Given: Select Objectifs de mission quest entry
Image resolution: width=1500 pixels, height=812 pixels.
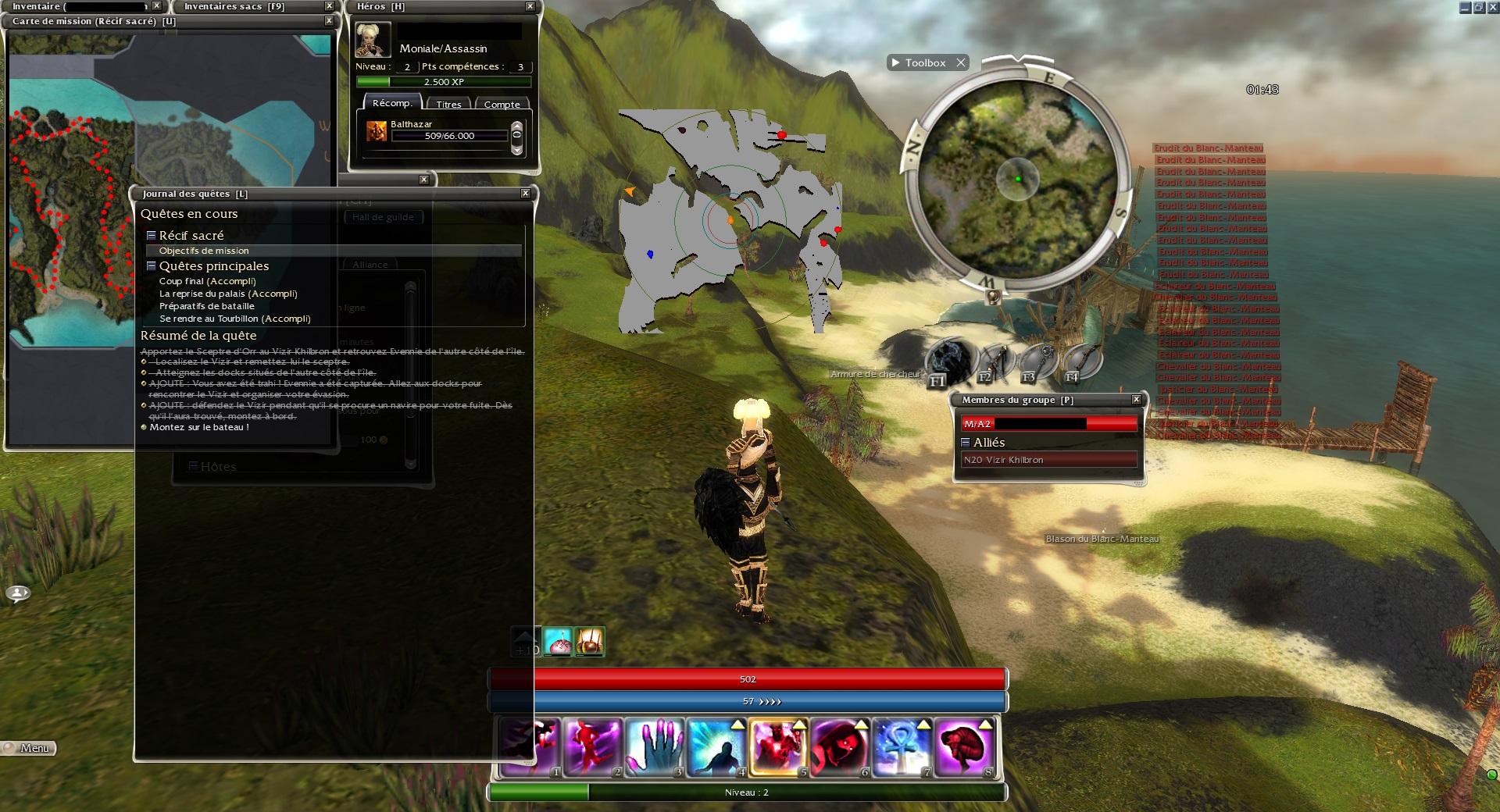Looking at the screenshot, I should pyautogui.click(x=204, y=251).
